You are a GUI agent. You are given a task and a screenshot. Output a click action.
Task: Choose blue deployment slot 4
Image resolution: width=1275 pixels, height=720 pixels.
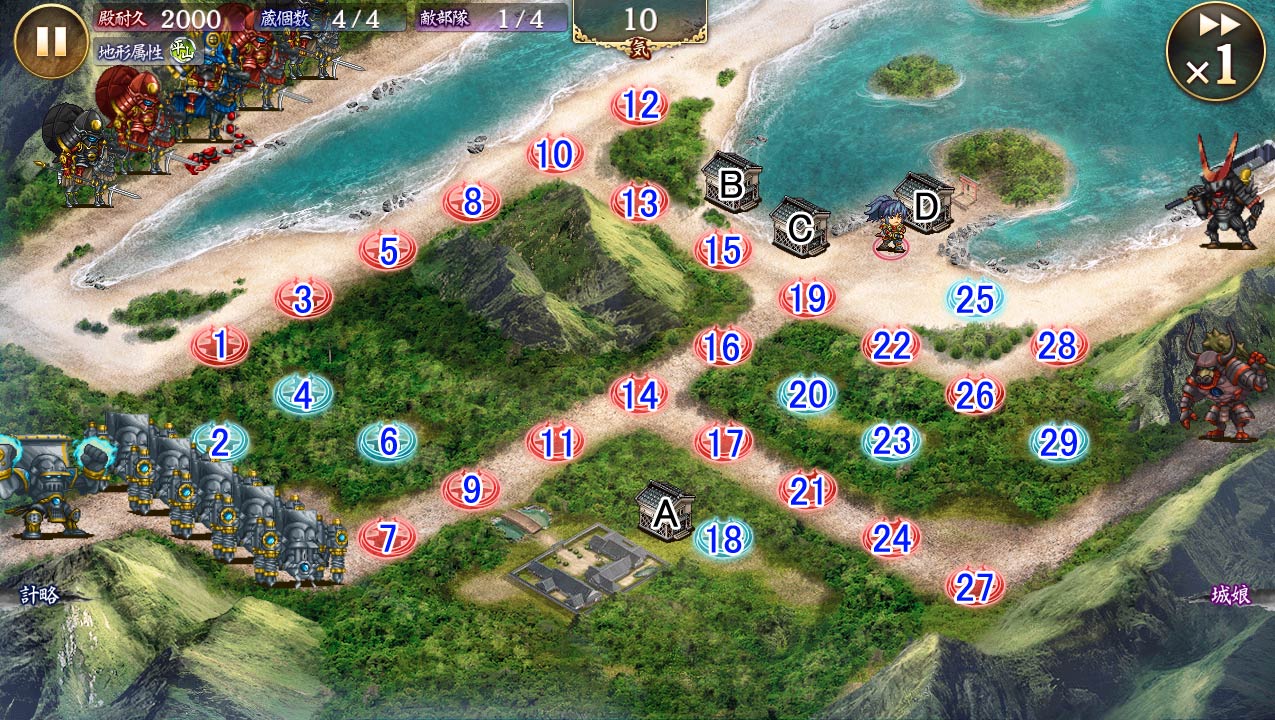point(304,394)
